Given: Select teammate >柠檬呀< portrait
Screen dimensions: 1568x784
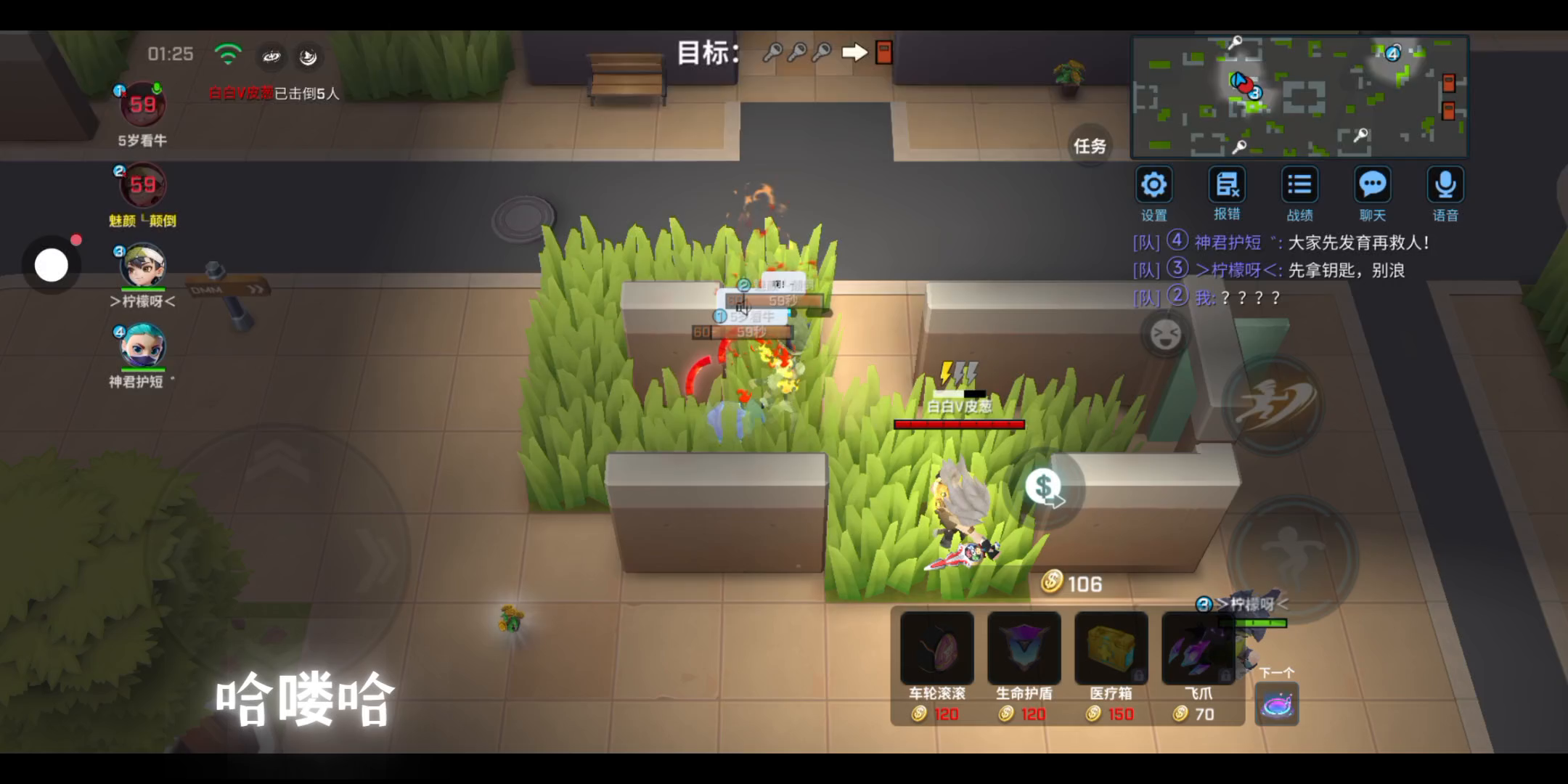Looking at the screenshot, I should point(142,266).
